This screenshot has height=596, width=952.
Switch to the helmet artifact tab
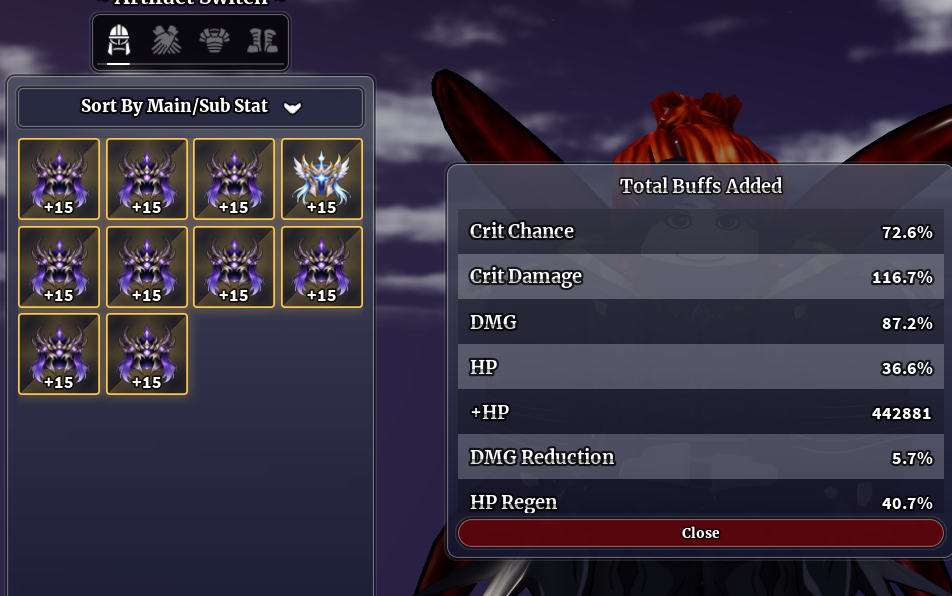tap(119, 41)
